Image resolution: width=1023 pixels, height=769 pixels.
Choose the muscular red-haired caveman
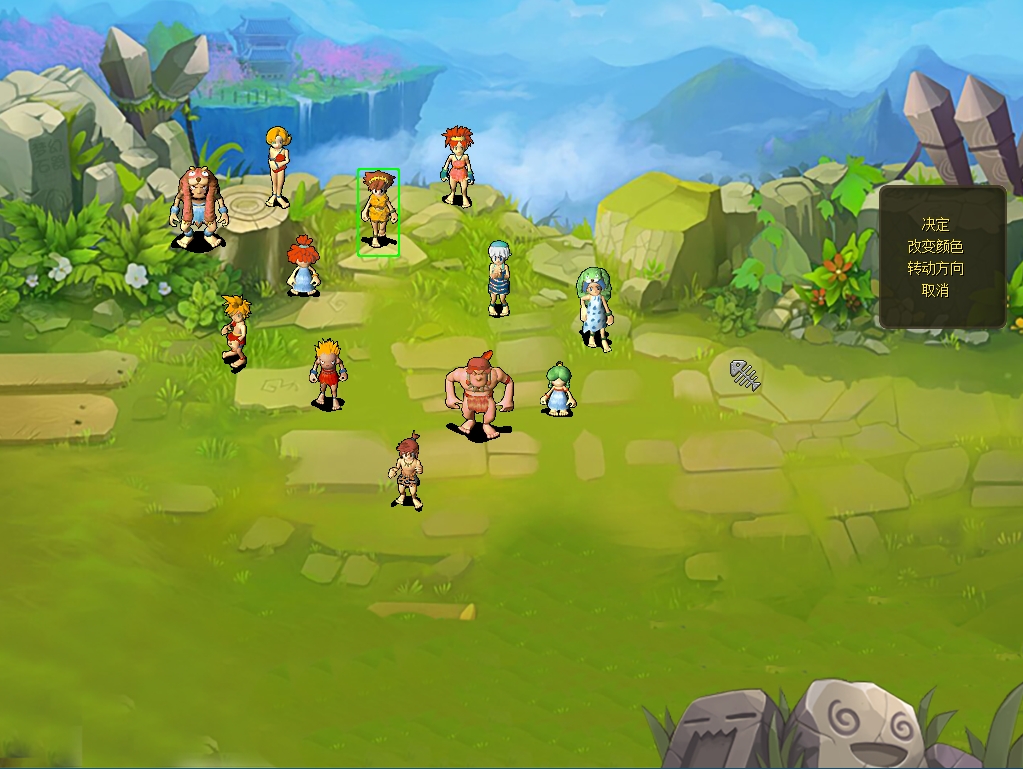(478, 392)
